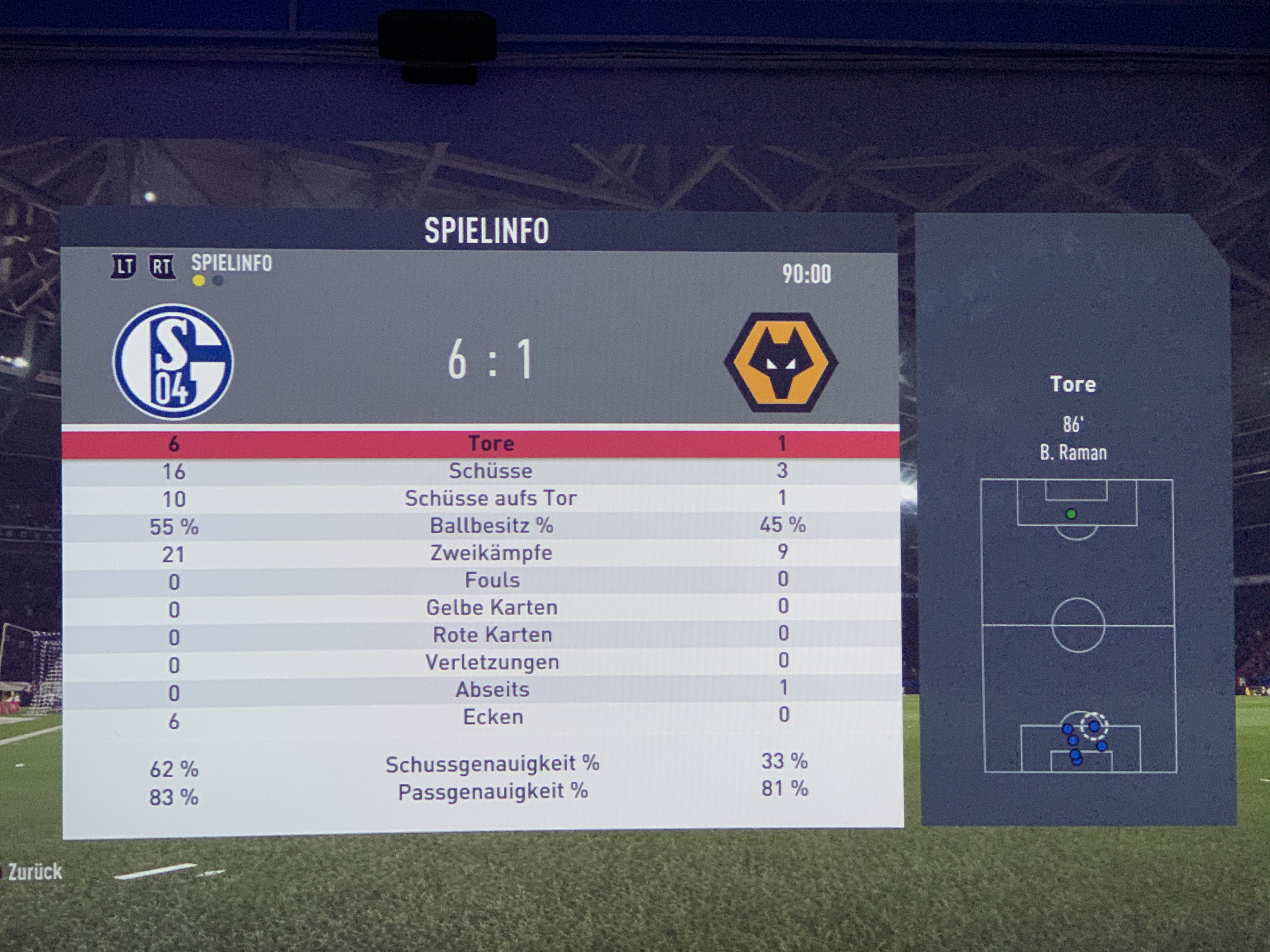
Task: Click the SPIELINFO page label
Action: click(x=232, y=263)
